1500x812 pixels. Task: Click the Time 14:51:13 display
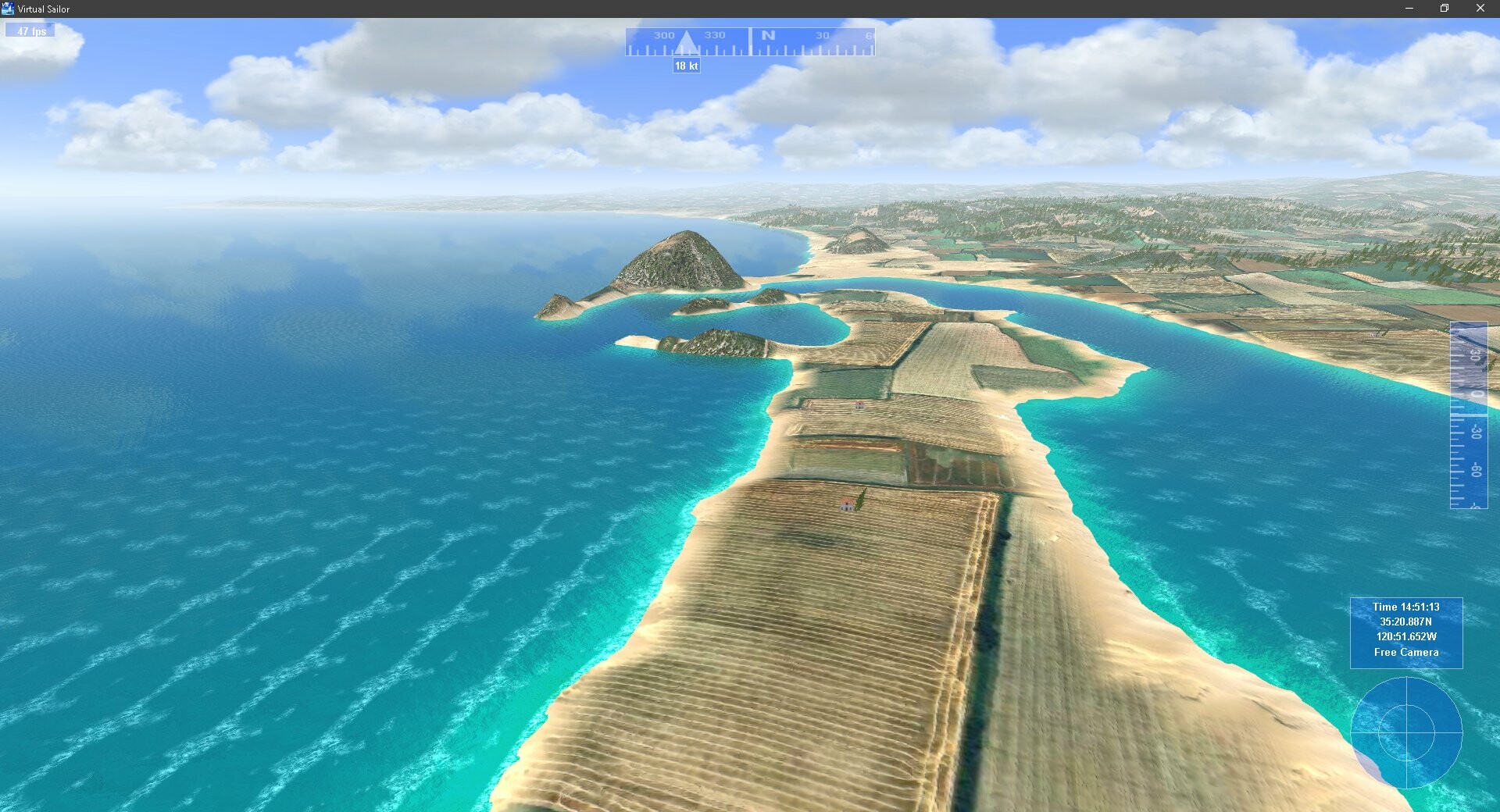coord(1405,606)
